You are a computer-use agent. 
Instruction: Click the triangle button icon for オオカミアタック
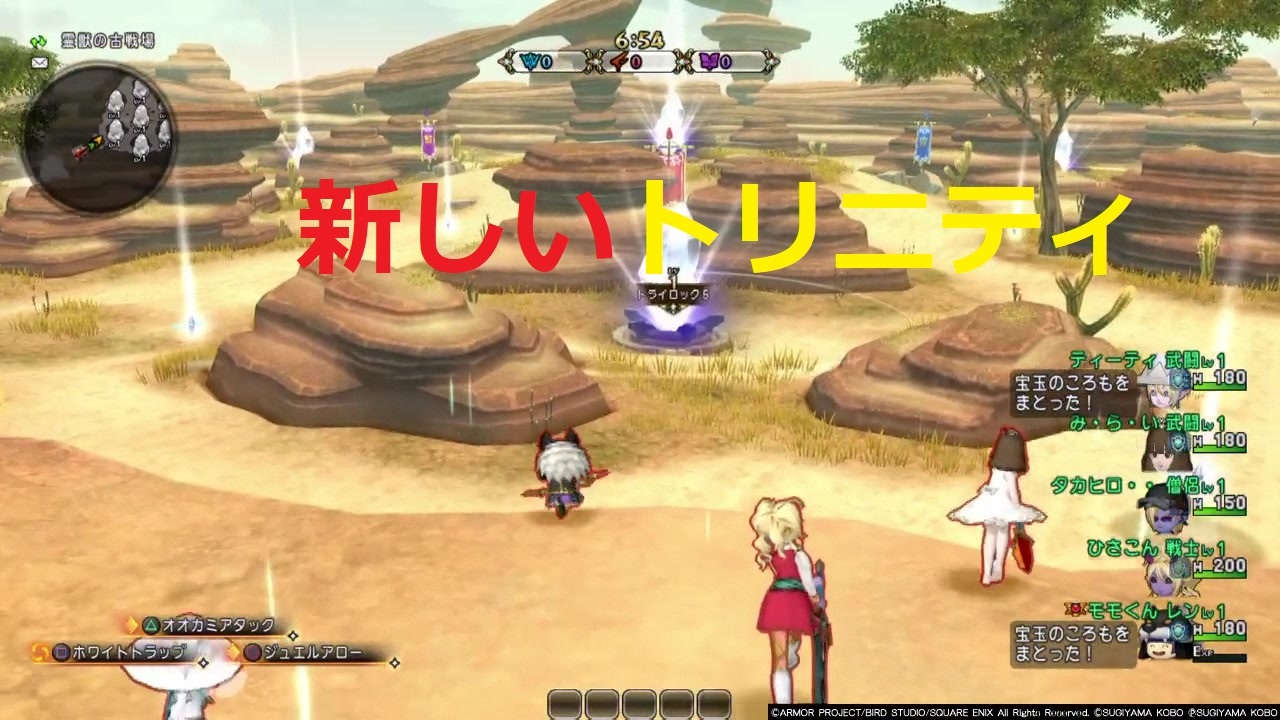(152, 625)
